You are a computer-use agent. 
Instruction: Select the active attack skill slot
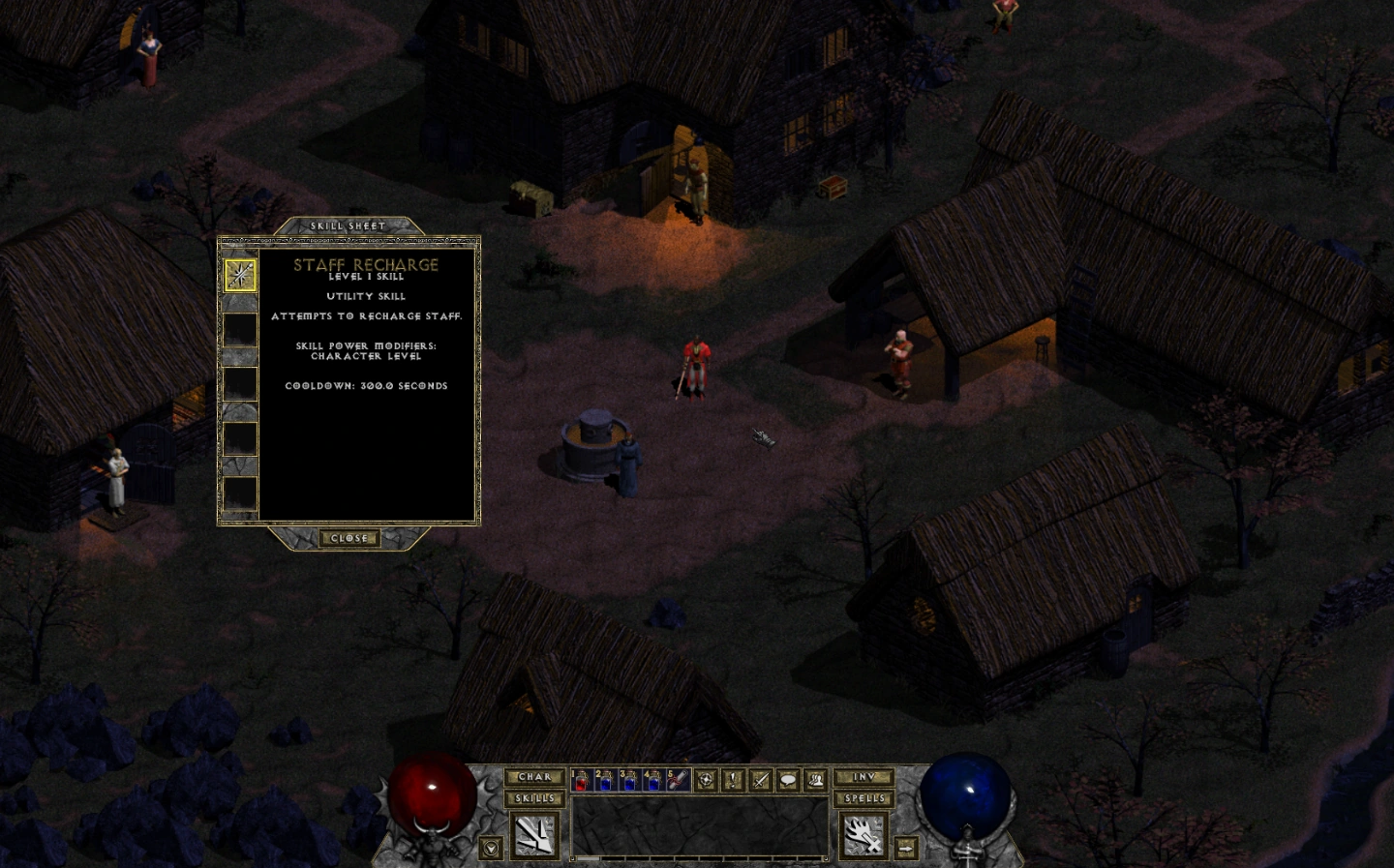point(534,834)
